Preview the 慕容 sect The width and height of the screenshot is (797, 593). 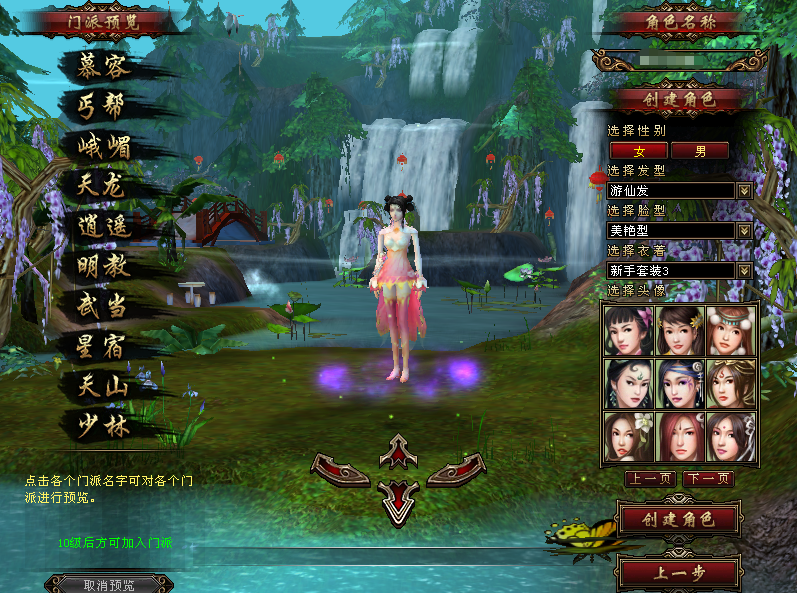[105, 66]
